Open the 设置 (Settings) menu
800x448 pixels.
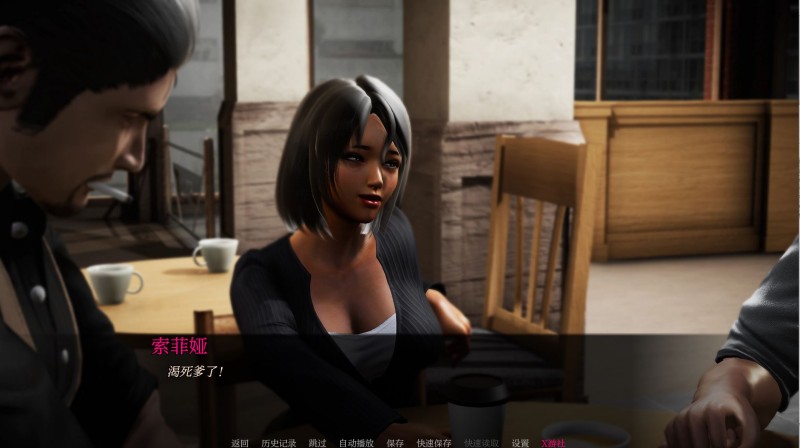click(520, 442)
